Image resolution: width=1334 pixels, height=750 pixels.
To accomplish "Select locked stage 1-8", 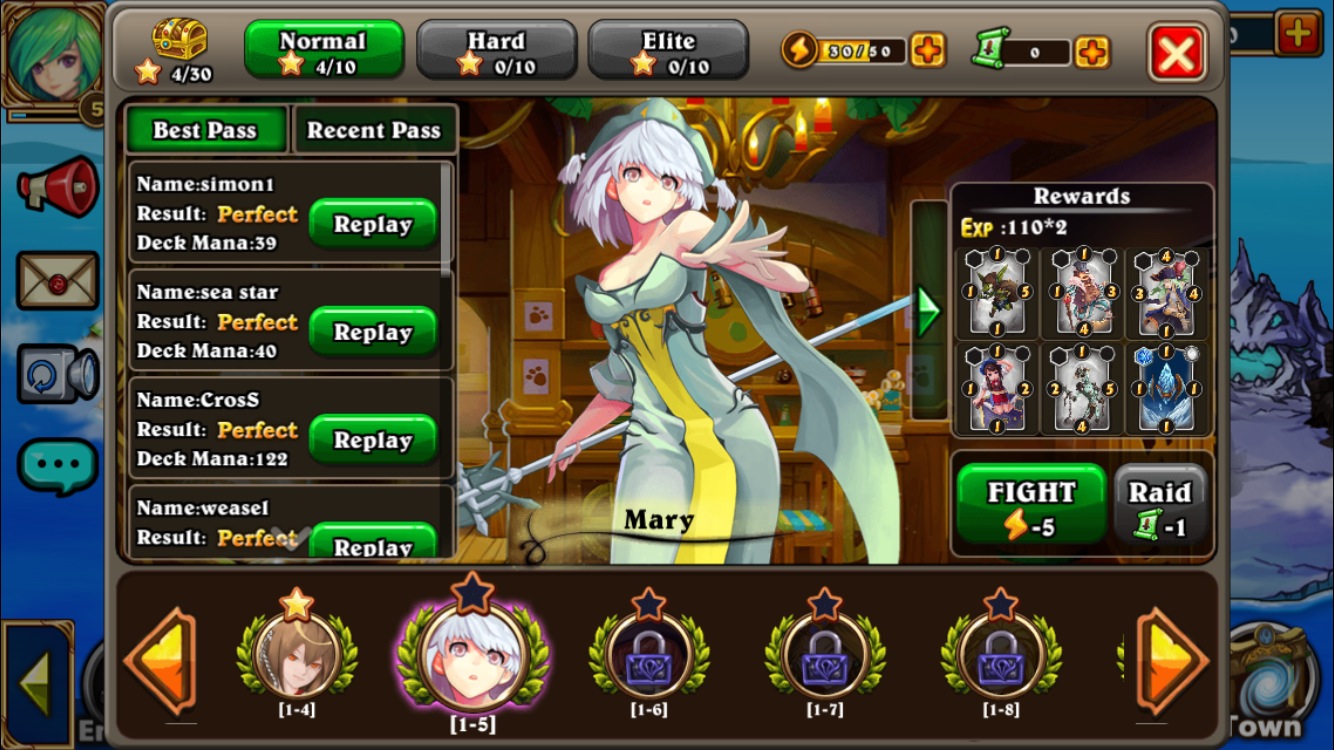I will (x=1001, y=655).
